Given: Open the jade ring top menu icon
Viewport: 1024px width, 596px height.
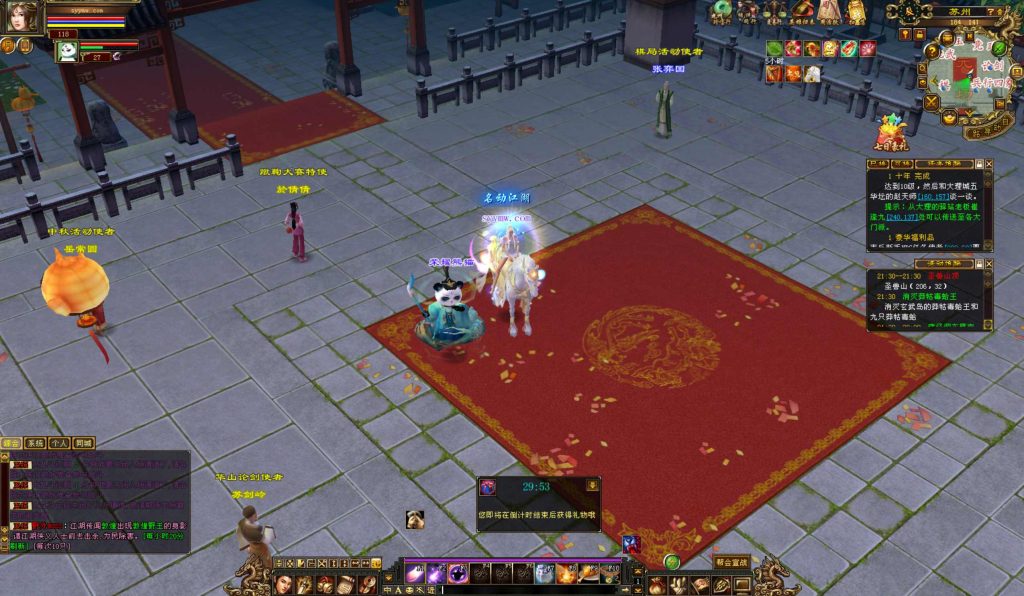Looking at the screenshot, I should click(x=721, y=10).
